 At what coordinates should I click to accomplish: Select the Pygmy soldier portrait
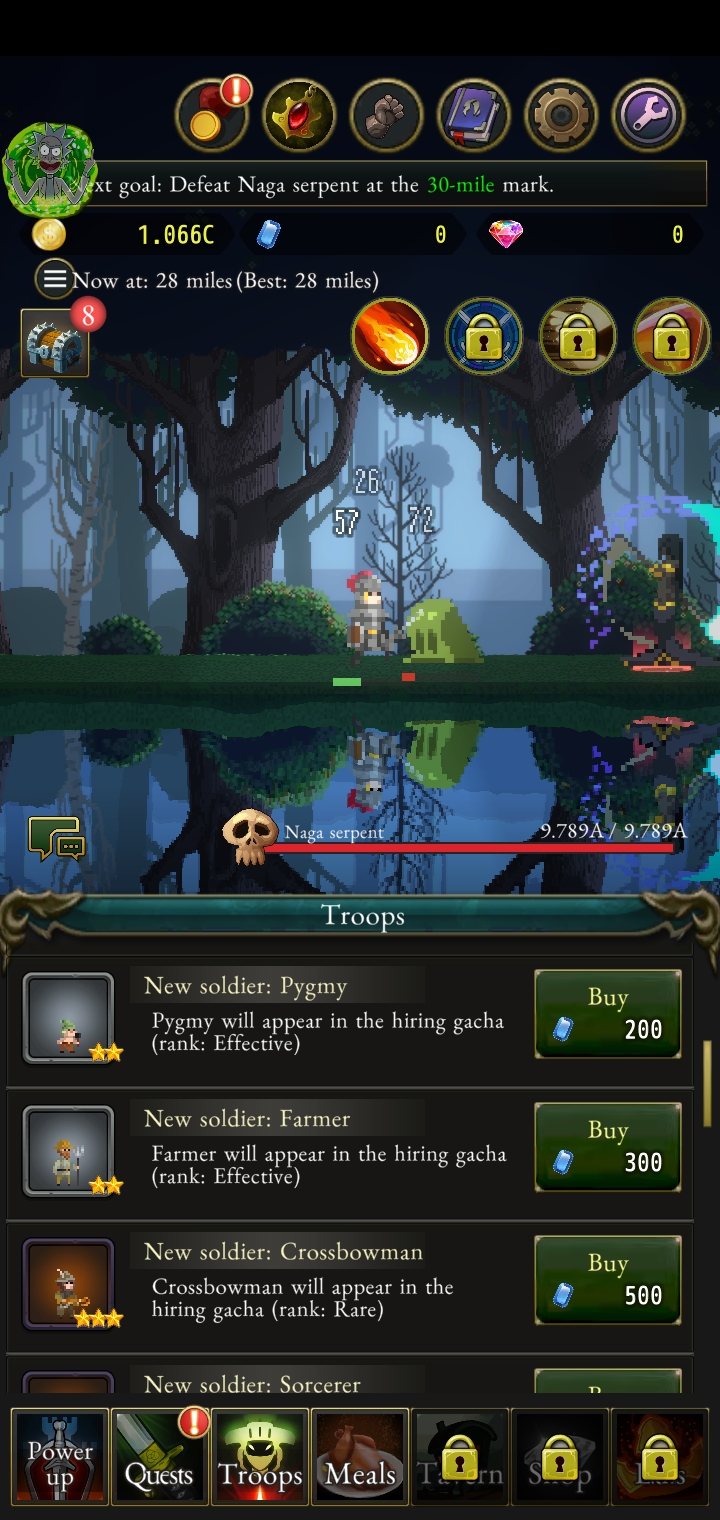(x=68, y=1018)
